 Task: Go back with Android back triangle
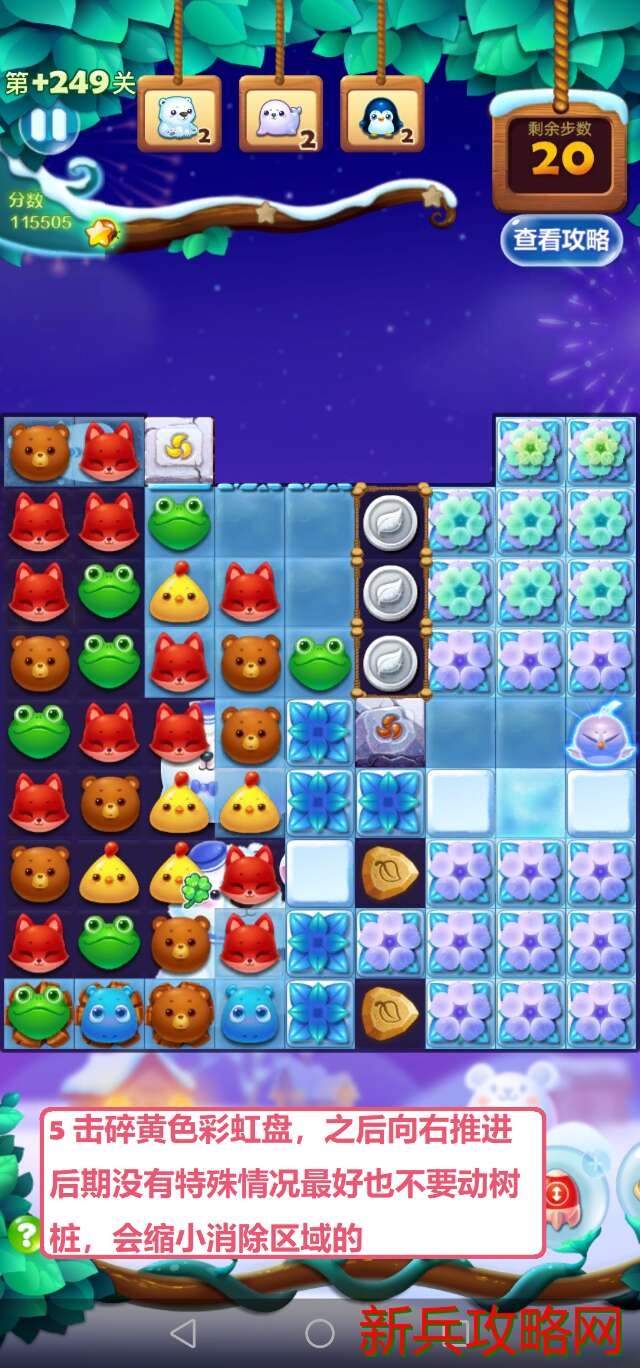click(x=183, y=1332)
